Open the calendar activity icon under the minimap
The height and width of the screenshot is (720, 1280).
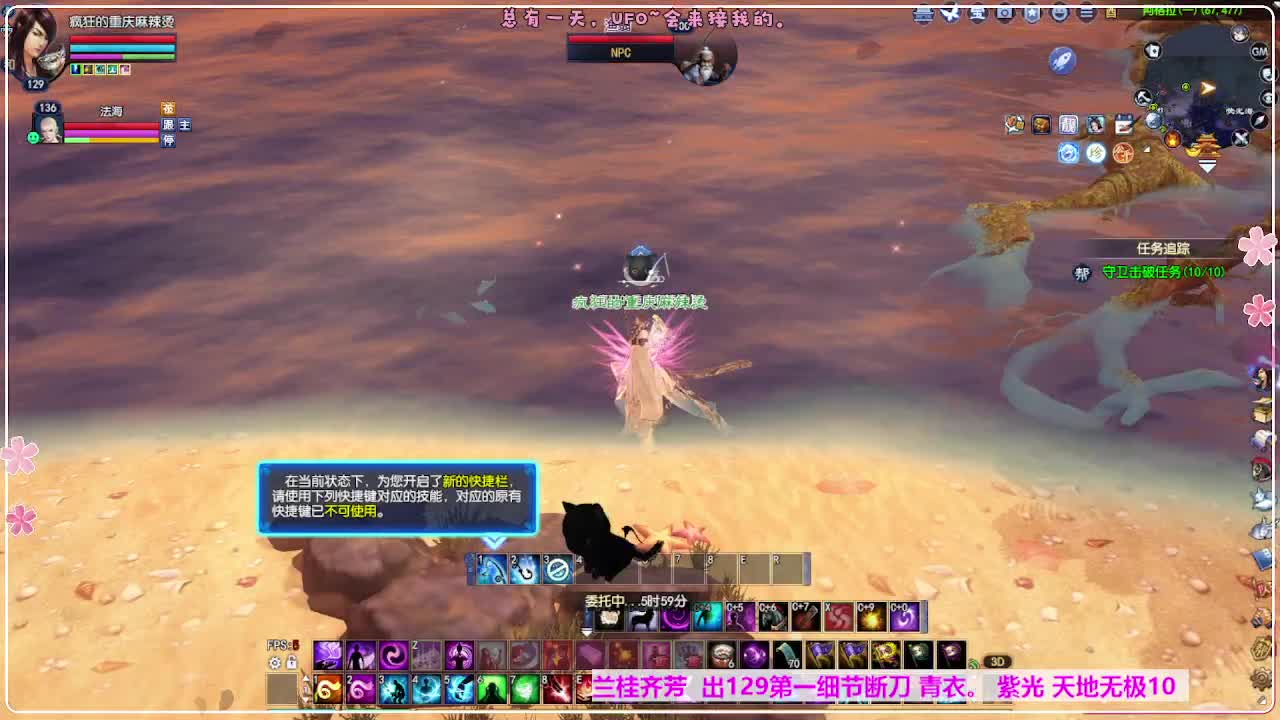1125,122
